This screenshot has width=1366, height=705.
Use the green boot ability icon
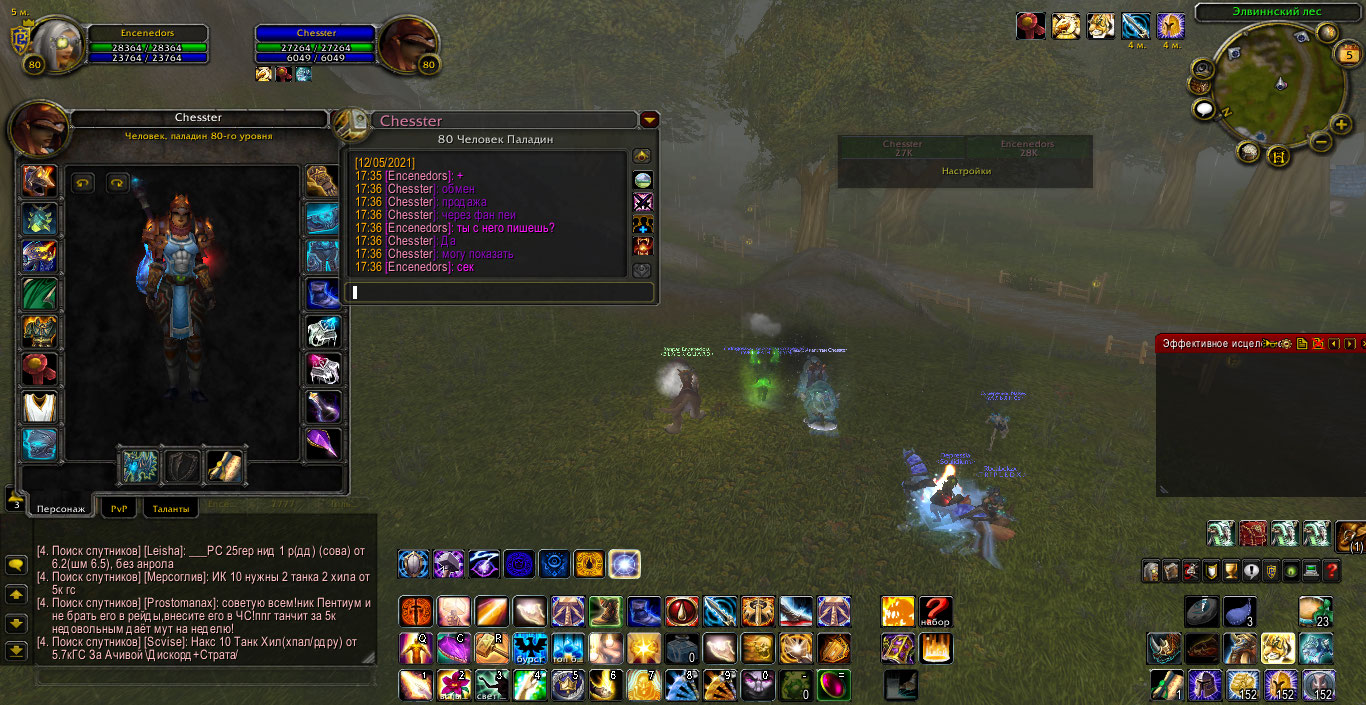[605, 611]
